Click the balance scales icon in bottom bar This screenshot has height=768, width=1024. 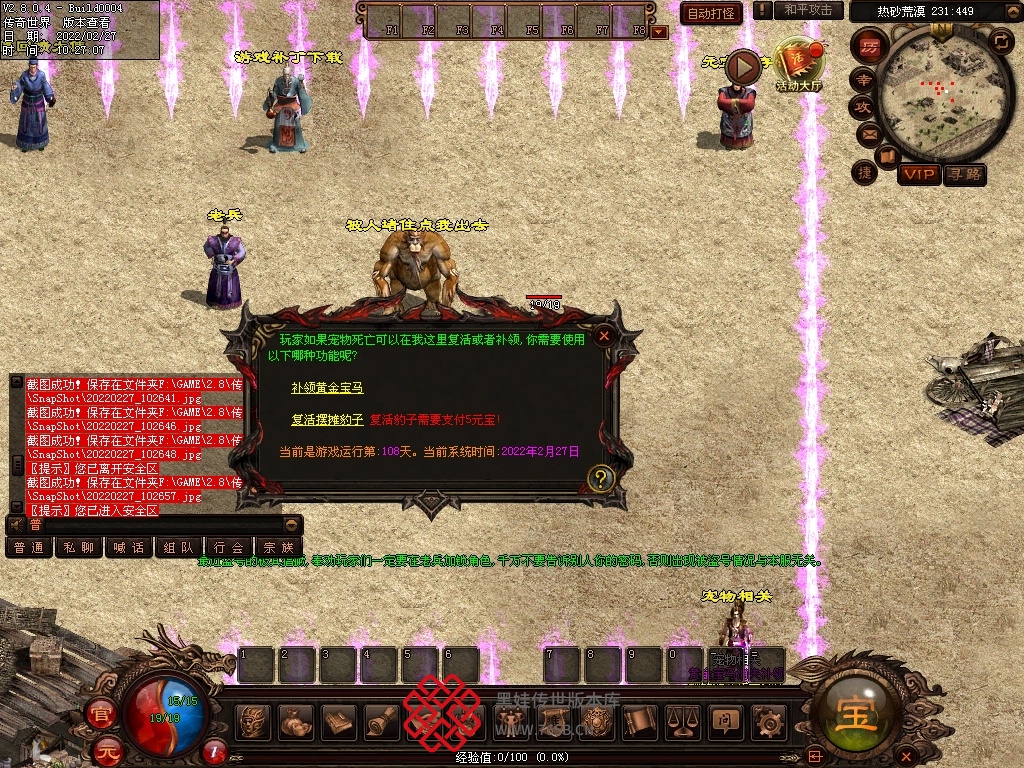tap(682, 720)
